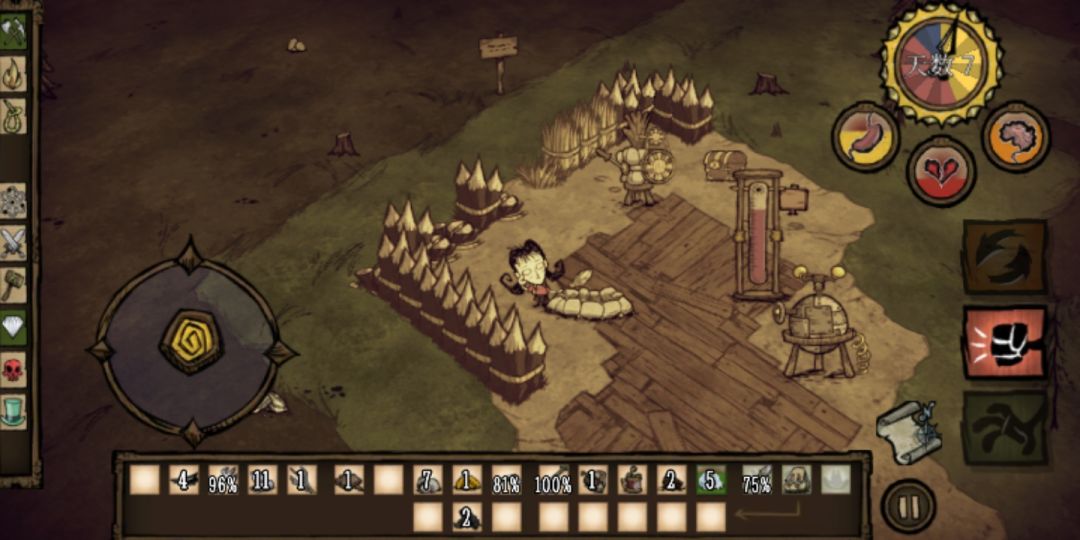Tap the virtual joystick center
This screenshot has height=540, width=1080.
191,342
